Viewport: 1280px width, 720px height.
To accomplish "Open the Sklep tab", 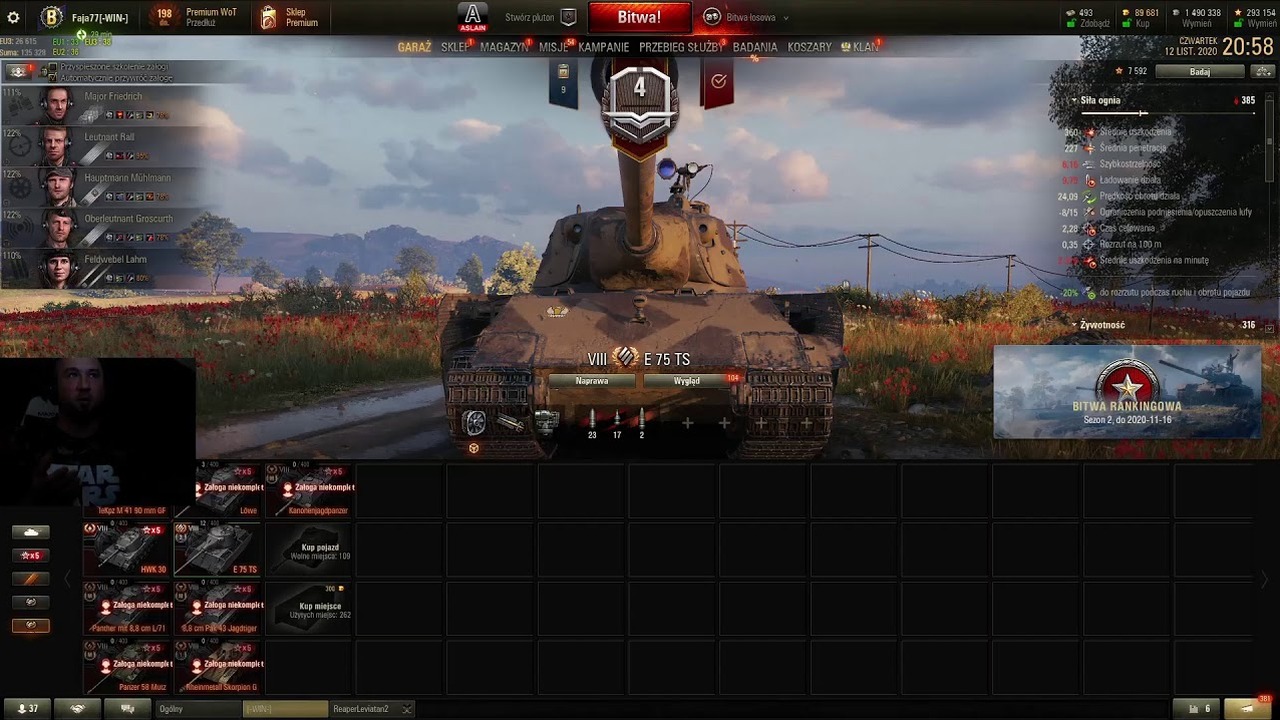I will (455, 47).
